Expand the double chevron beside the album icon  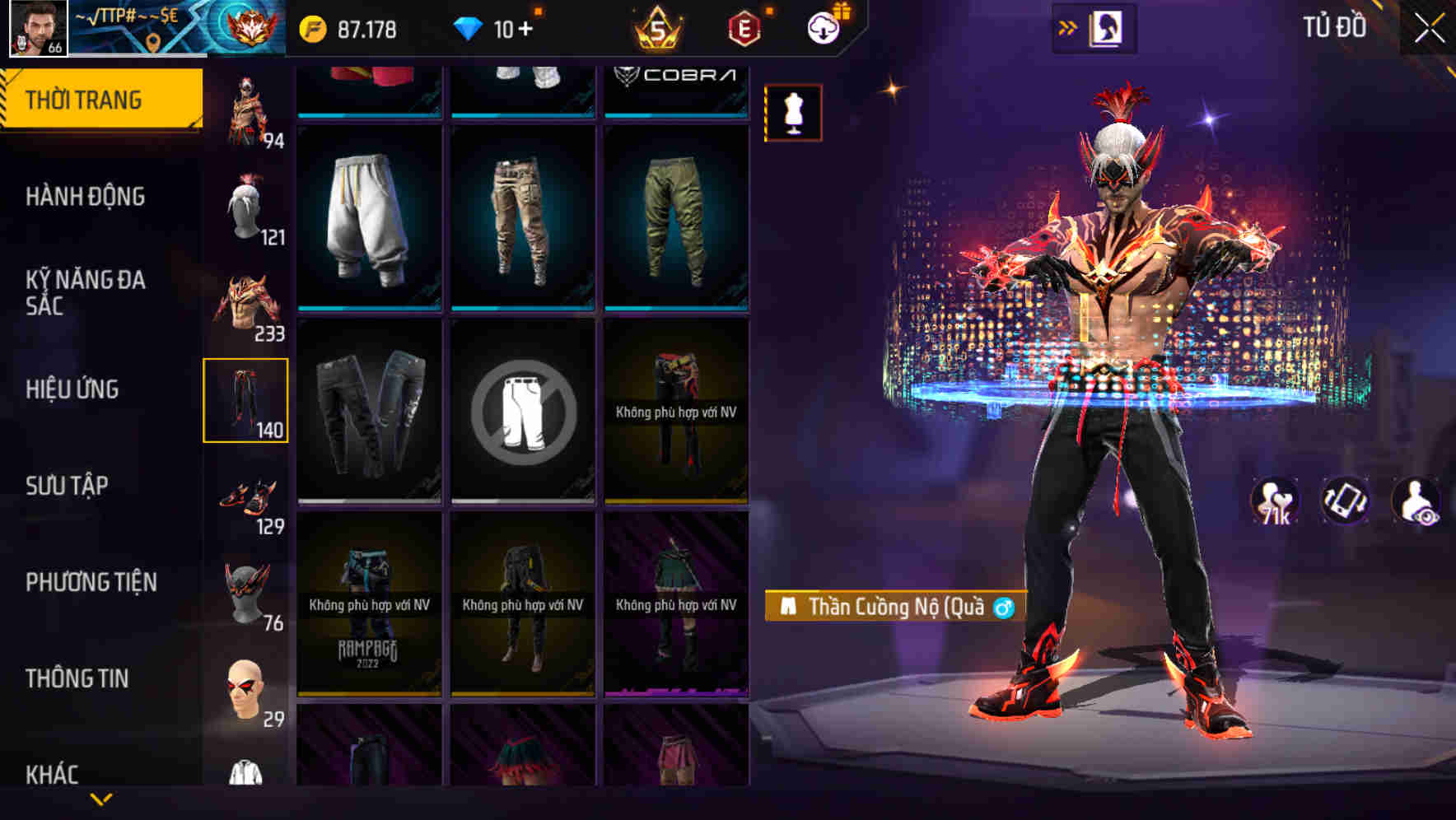[1068, 27]
